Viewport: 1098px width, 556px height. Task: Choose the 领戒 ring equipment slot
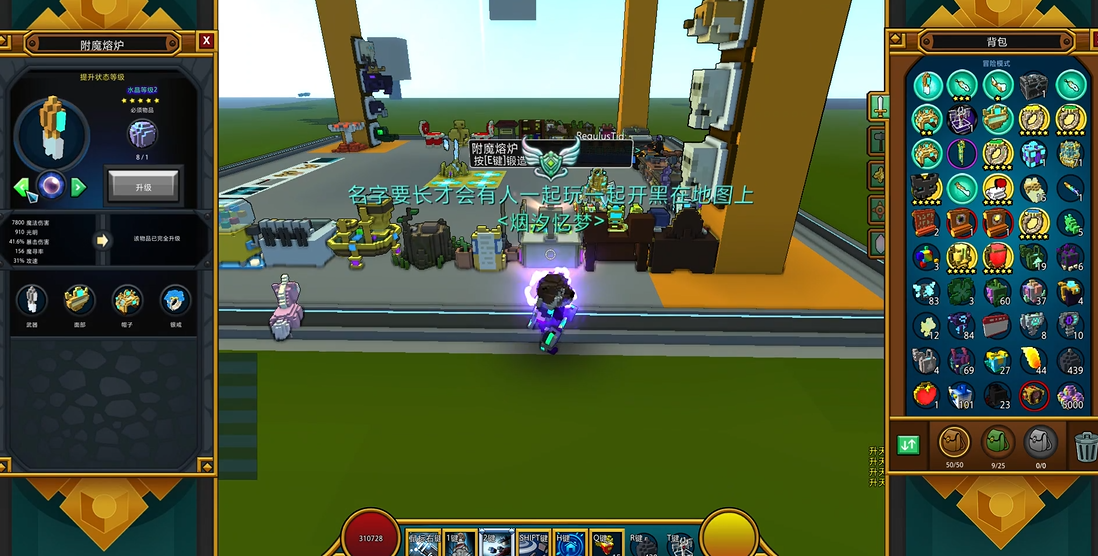click(176, 299)
